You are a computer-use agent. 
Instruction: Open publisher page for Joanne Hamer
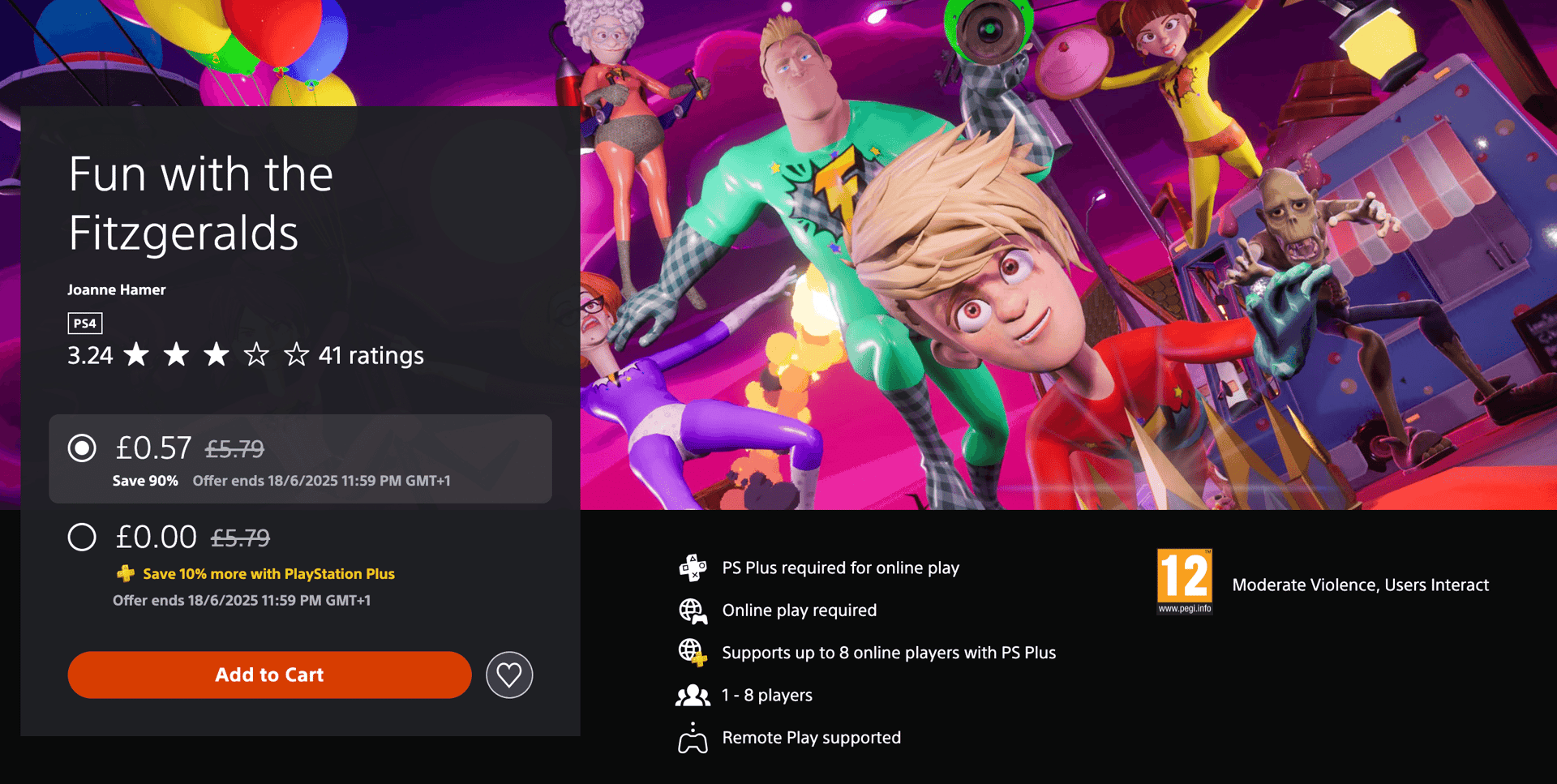click(x=116, y=289)
